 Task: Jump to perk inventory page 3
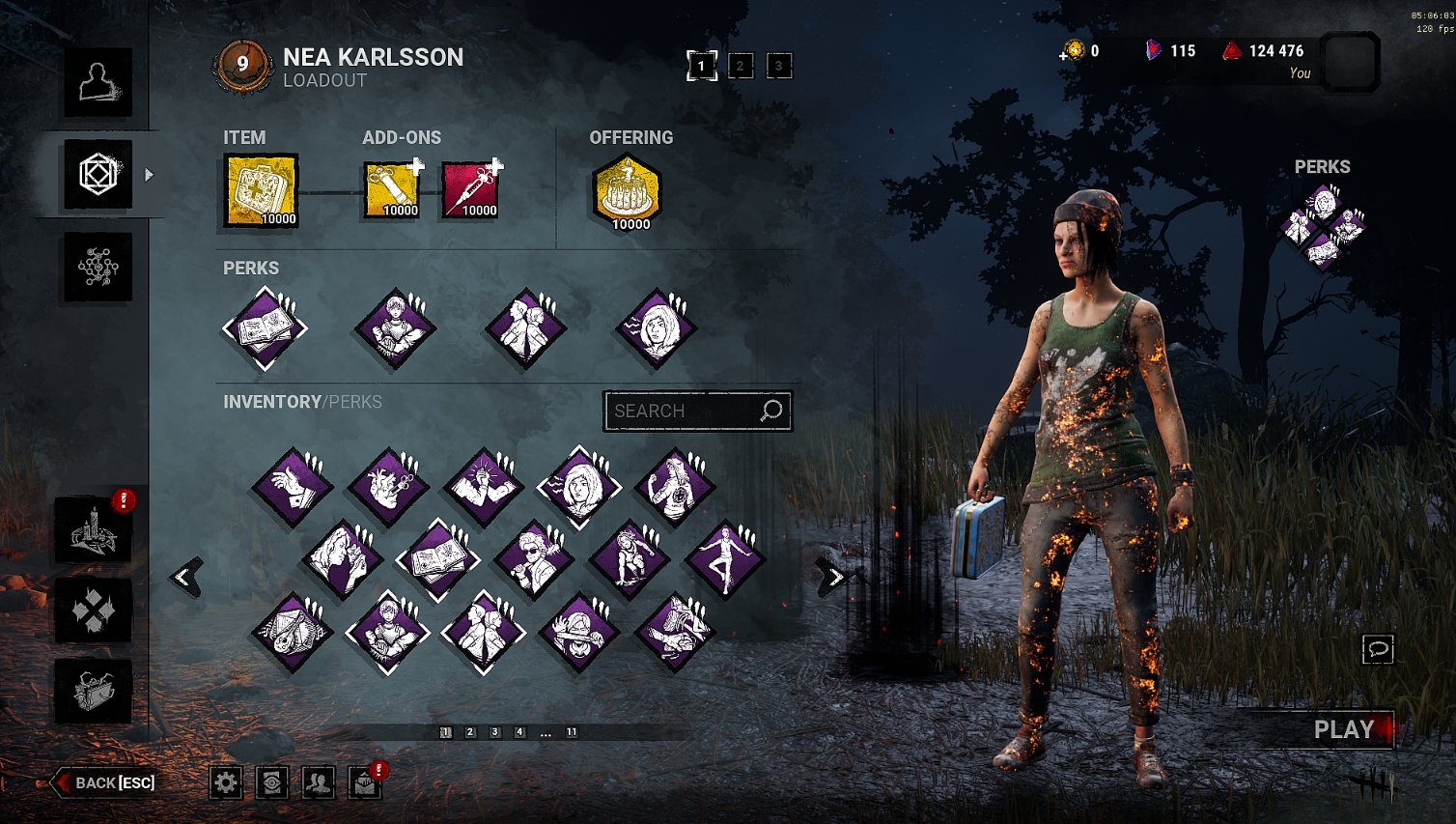[495, 732]
